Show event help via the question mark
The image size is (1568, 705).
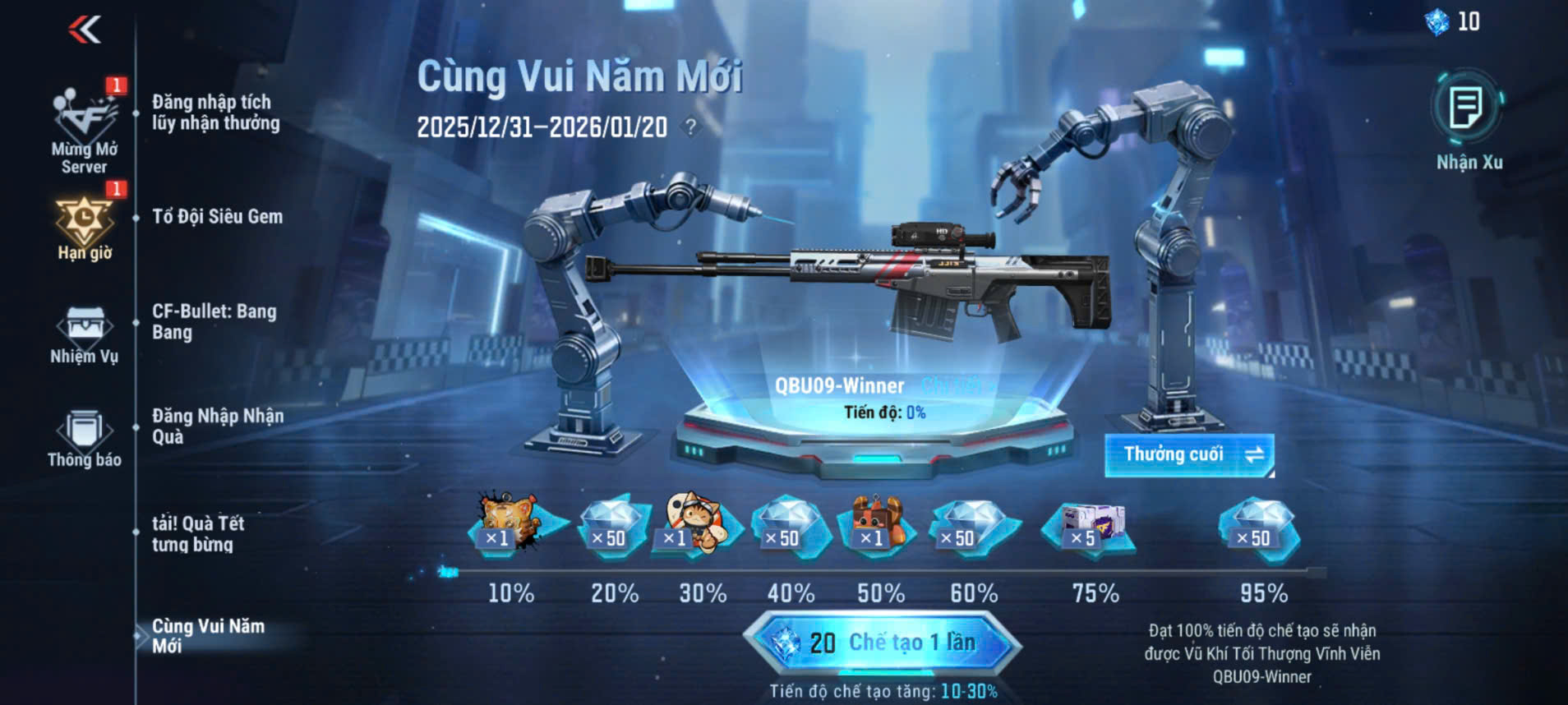point(691,127)
